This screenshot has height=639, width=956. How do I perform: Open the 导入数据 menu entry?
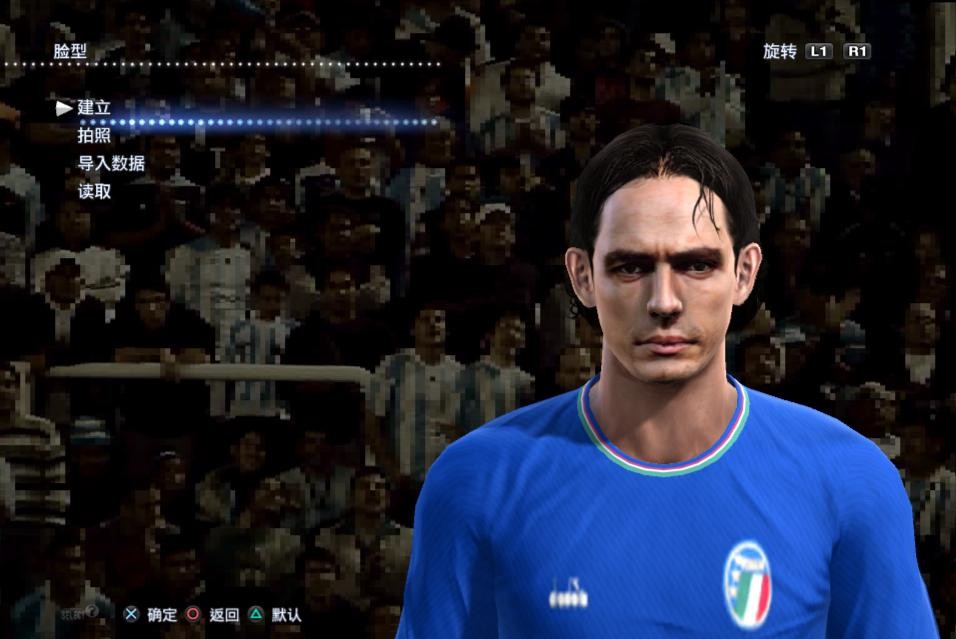coord(111,163)
